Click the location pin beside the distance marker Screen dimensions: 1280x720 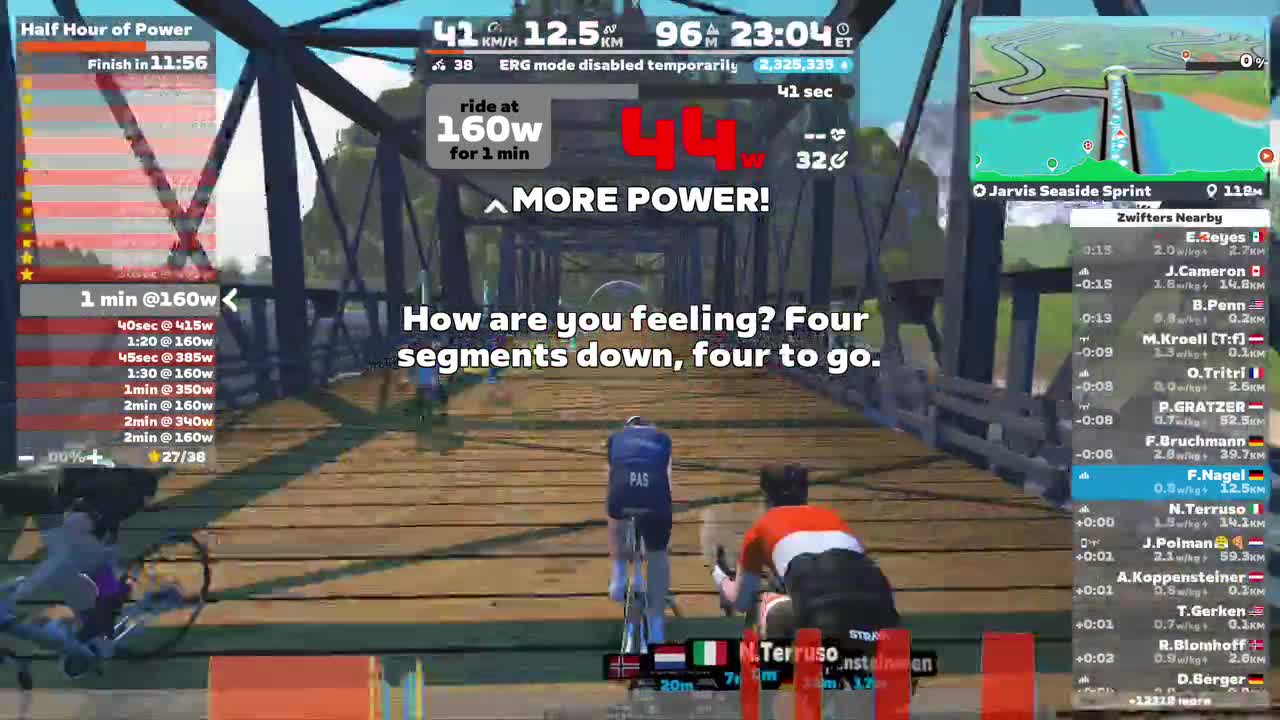tap(1212, 190)
